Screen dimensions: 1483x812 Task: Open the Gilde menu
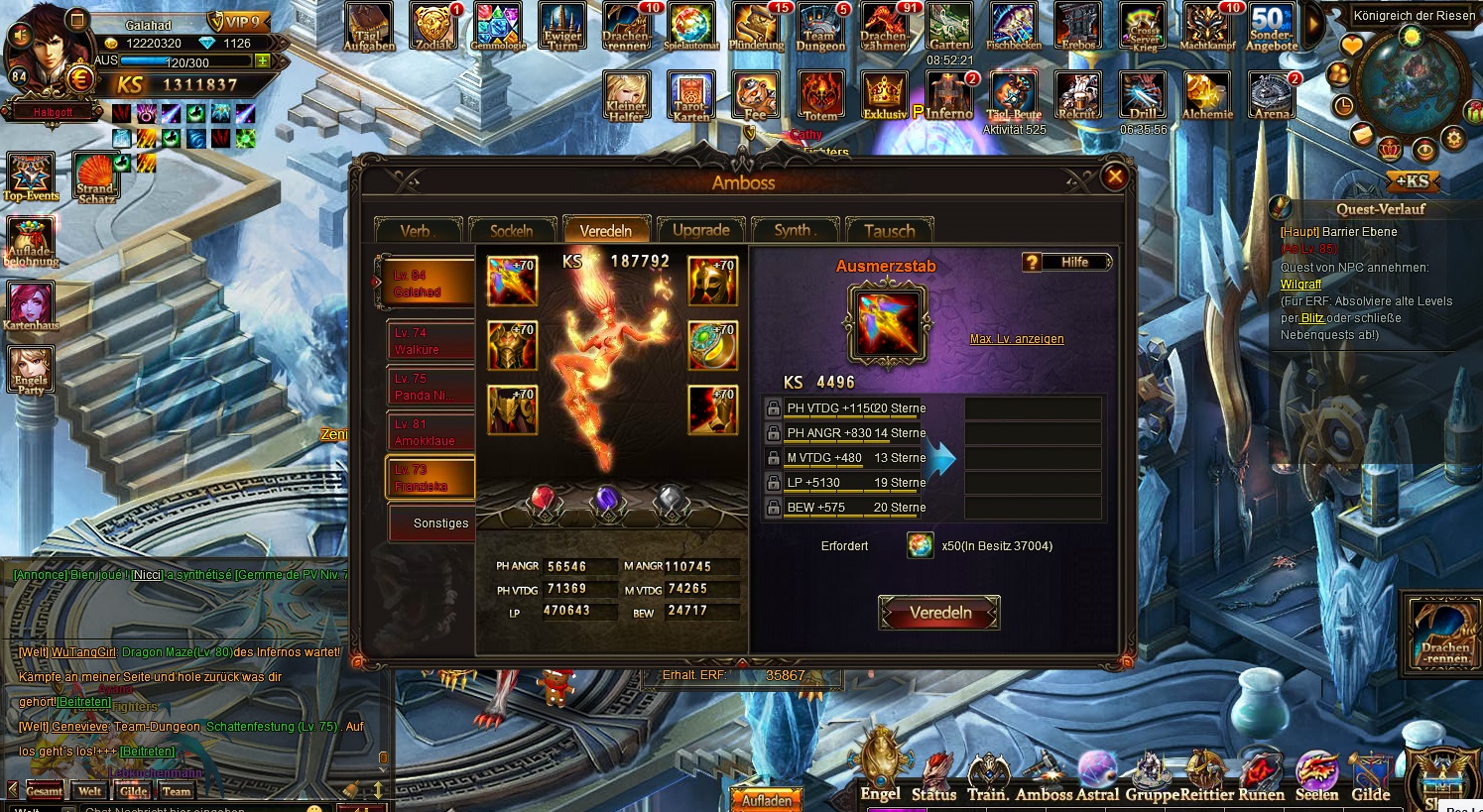[x=1370, y=777]
